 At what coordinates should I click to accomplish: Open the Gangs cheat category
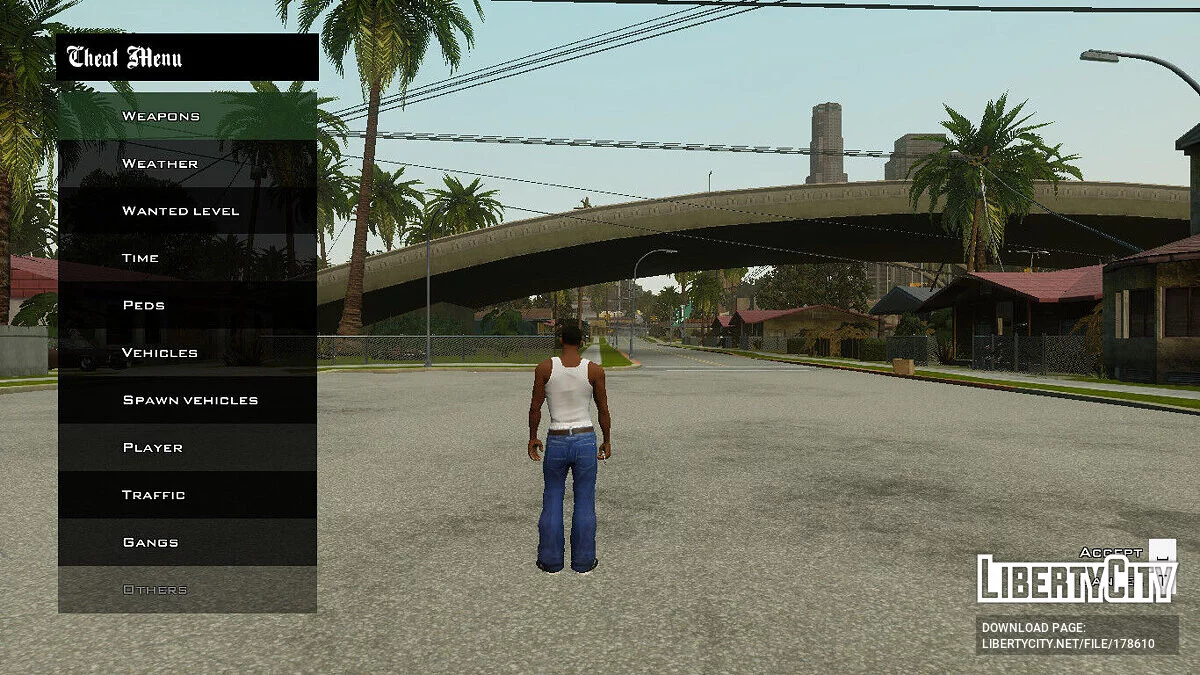(x=187, y=542)
